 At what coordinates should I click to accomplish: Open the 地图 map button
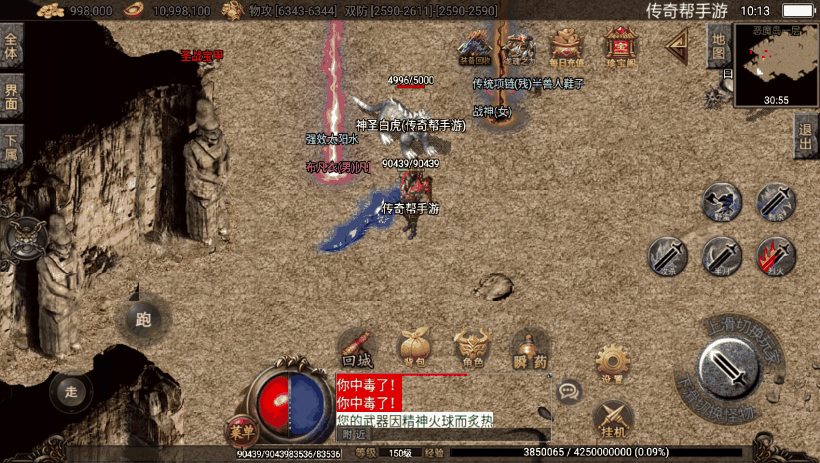coord(718,46)
